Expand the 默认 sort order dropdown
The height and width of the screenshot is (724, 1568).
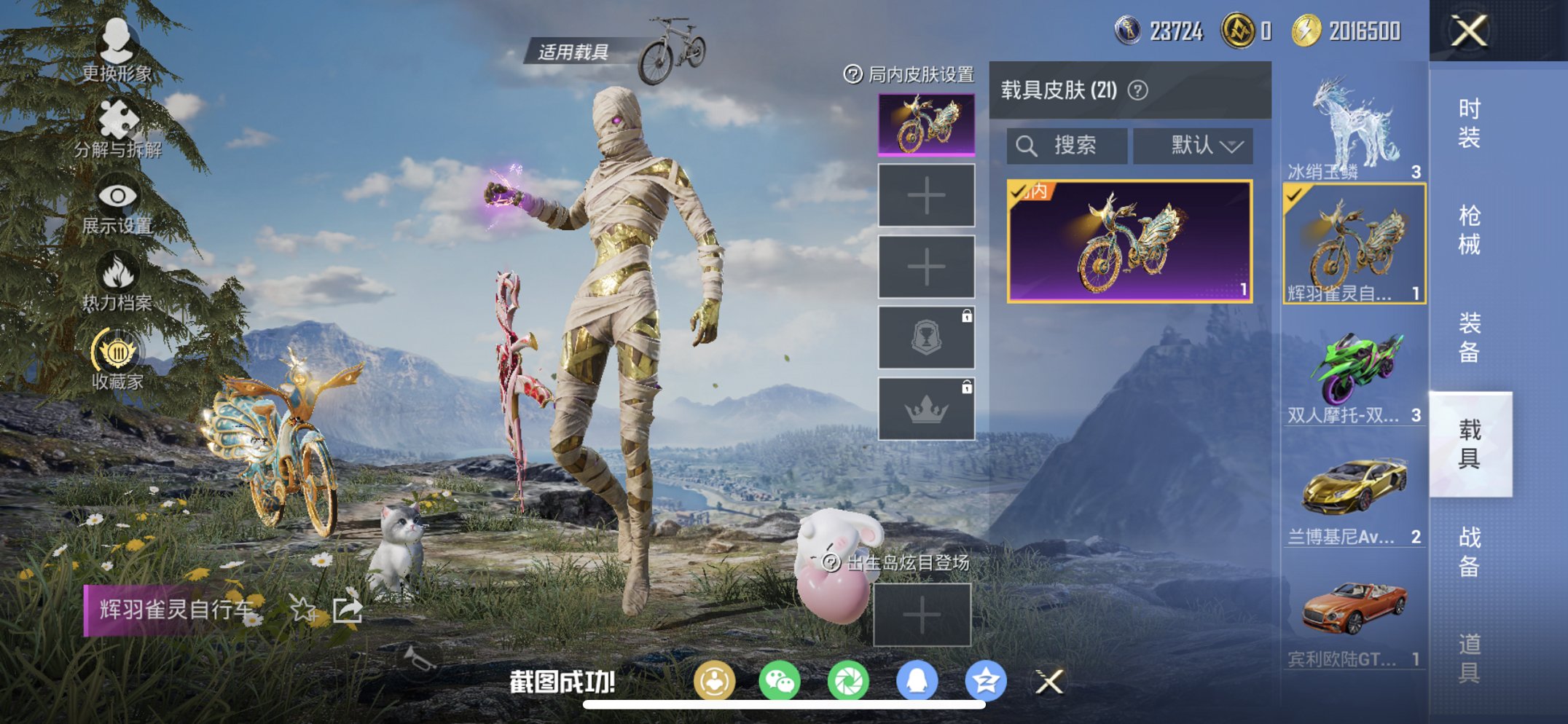(1197, 145)
